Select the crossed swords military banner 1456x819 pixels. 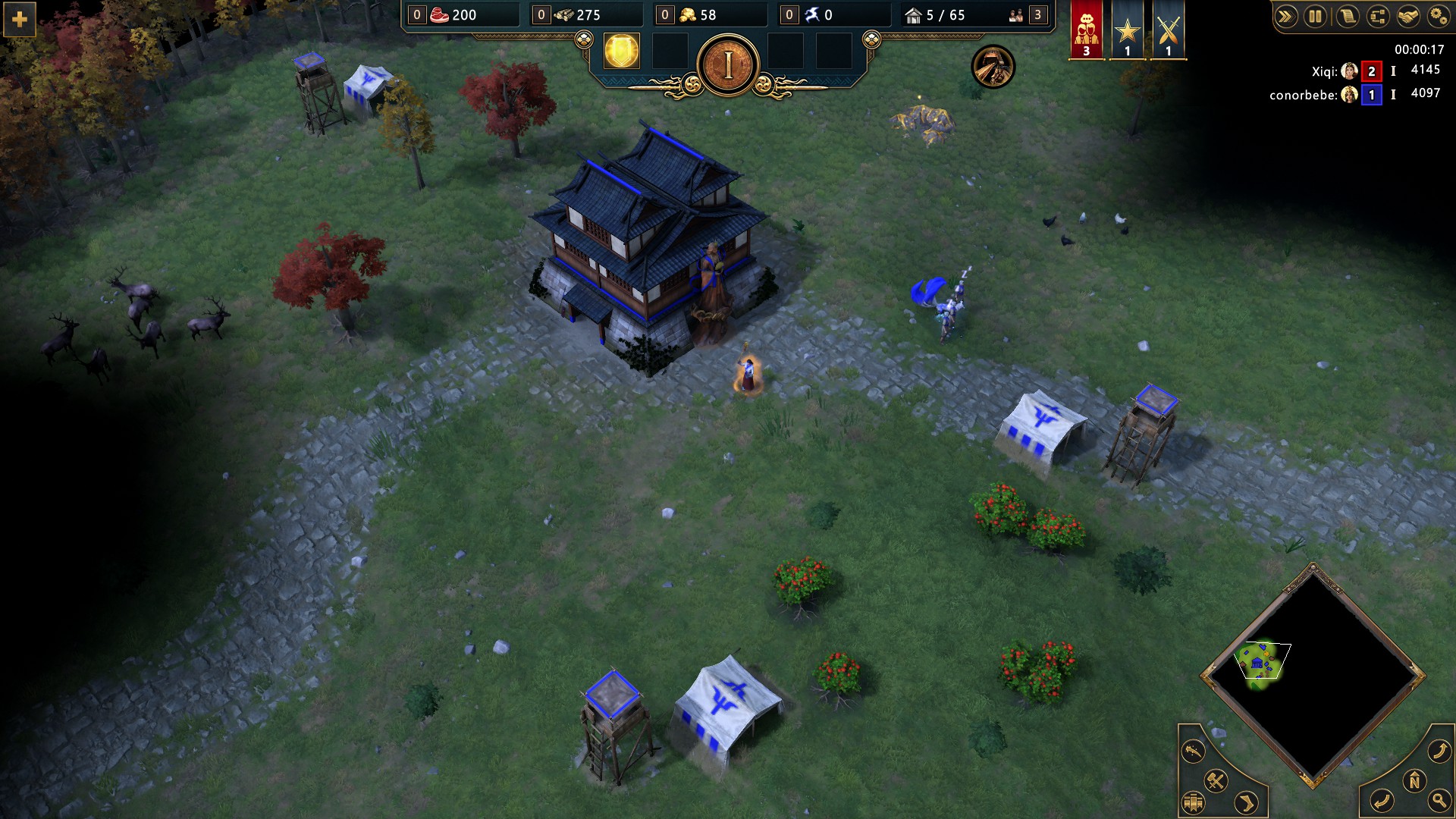pyautogui.click(x=1168, y=30)
